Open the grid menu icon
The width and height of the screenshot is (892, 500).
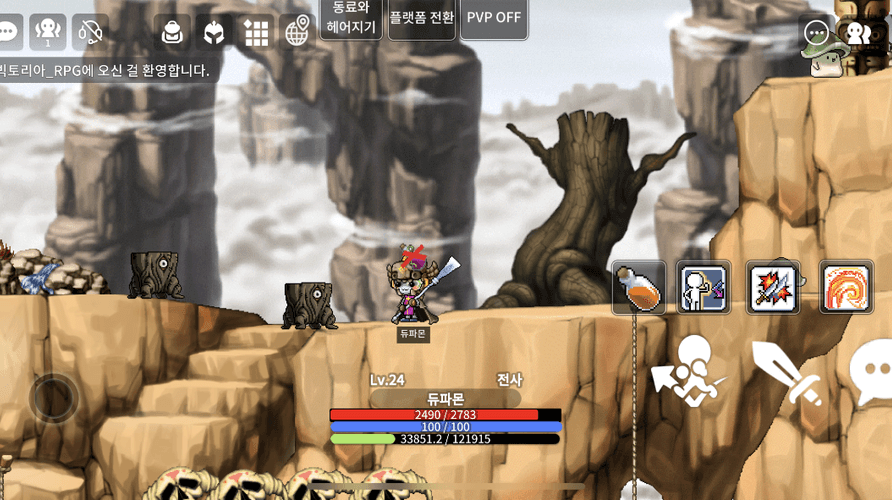point(256,32)
